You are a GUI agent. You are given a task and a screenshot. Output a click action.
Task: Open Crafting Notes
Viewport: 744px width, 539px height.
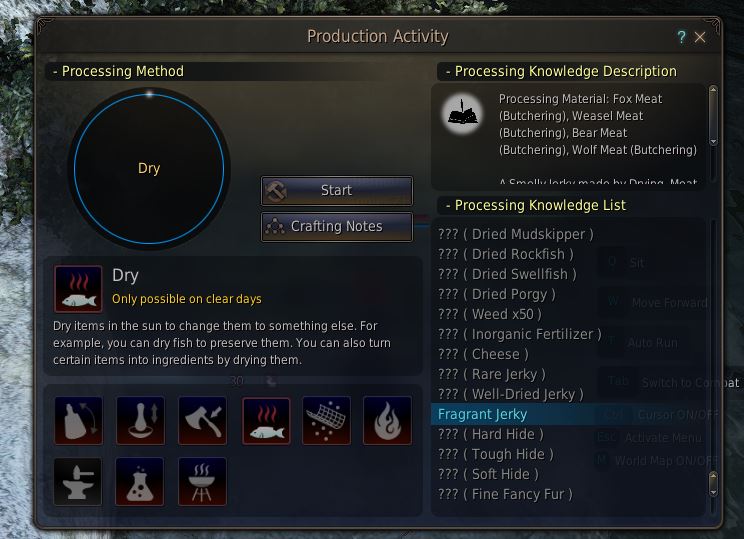tap(337, 226)
